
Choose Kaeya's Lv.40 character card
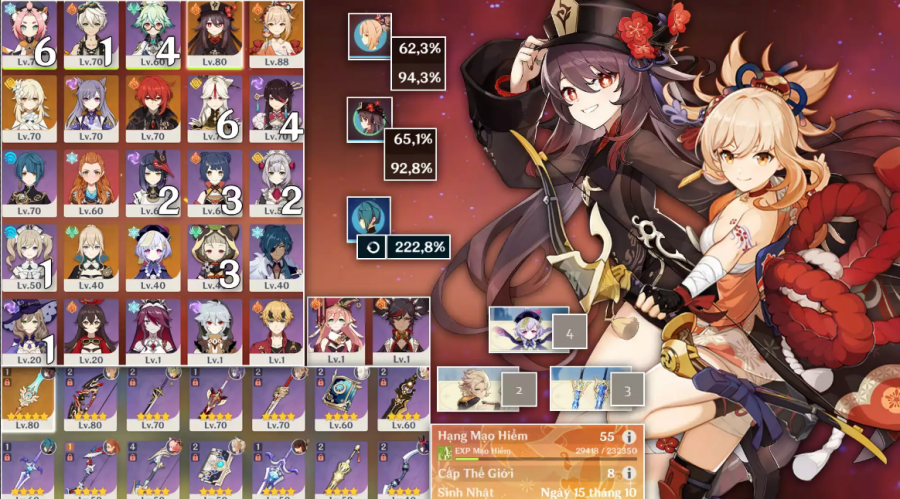click(277, 255)
